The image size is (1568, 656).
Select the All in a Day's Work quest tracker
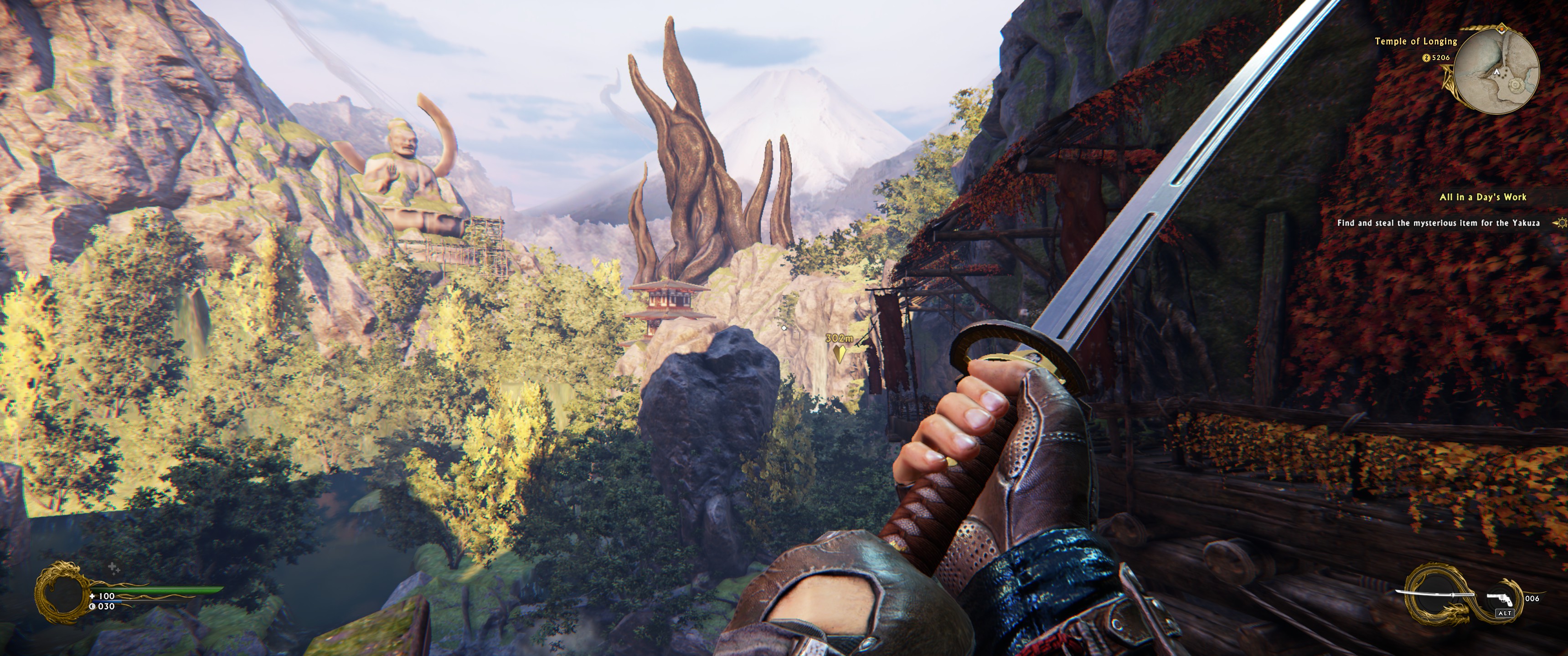(1483, 197)
